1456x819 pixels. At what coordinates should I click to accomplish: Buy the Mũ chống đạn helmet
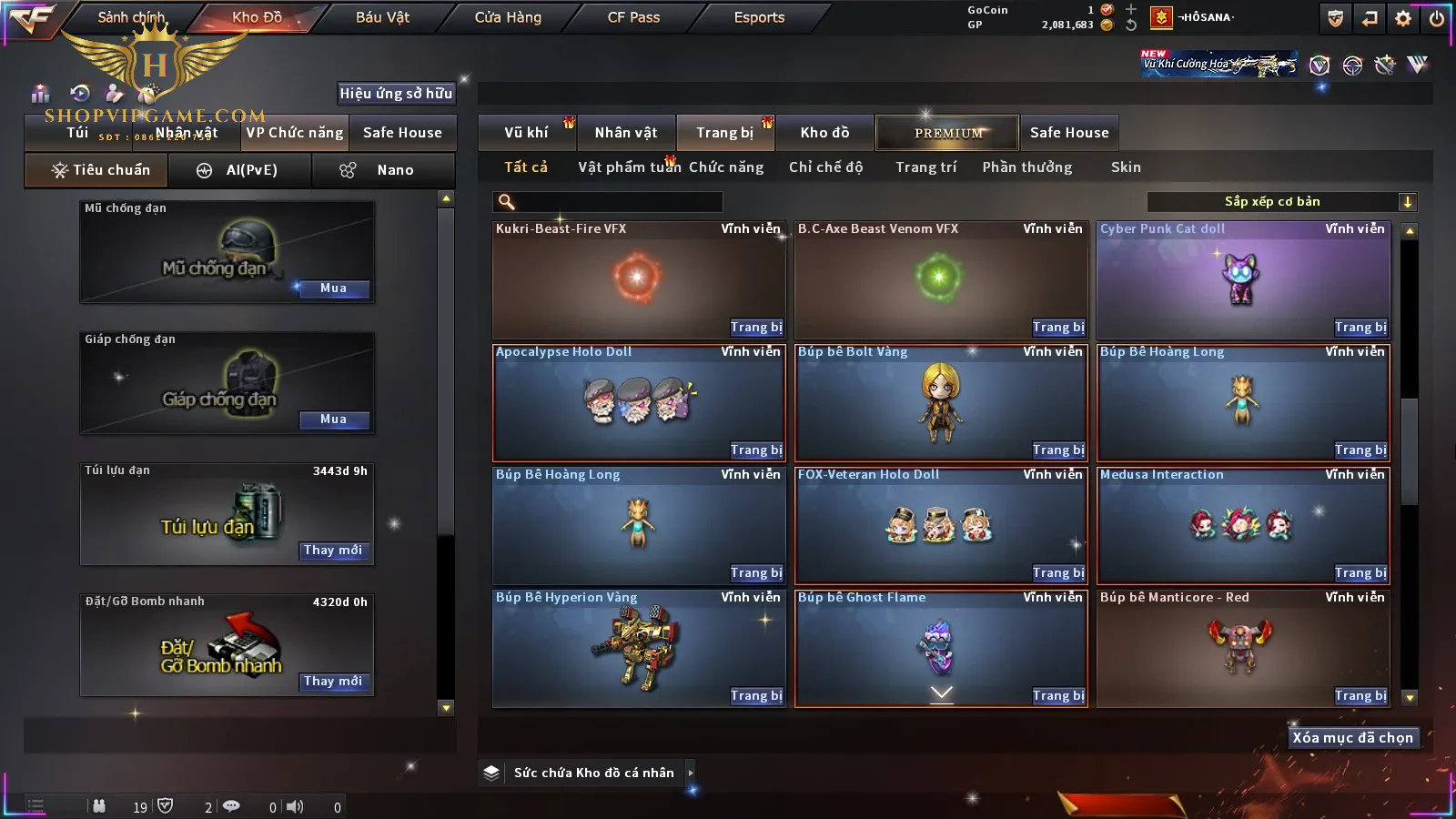coord(333,288)
